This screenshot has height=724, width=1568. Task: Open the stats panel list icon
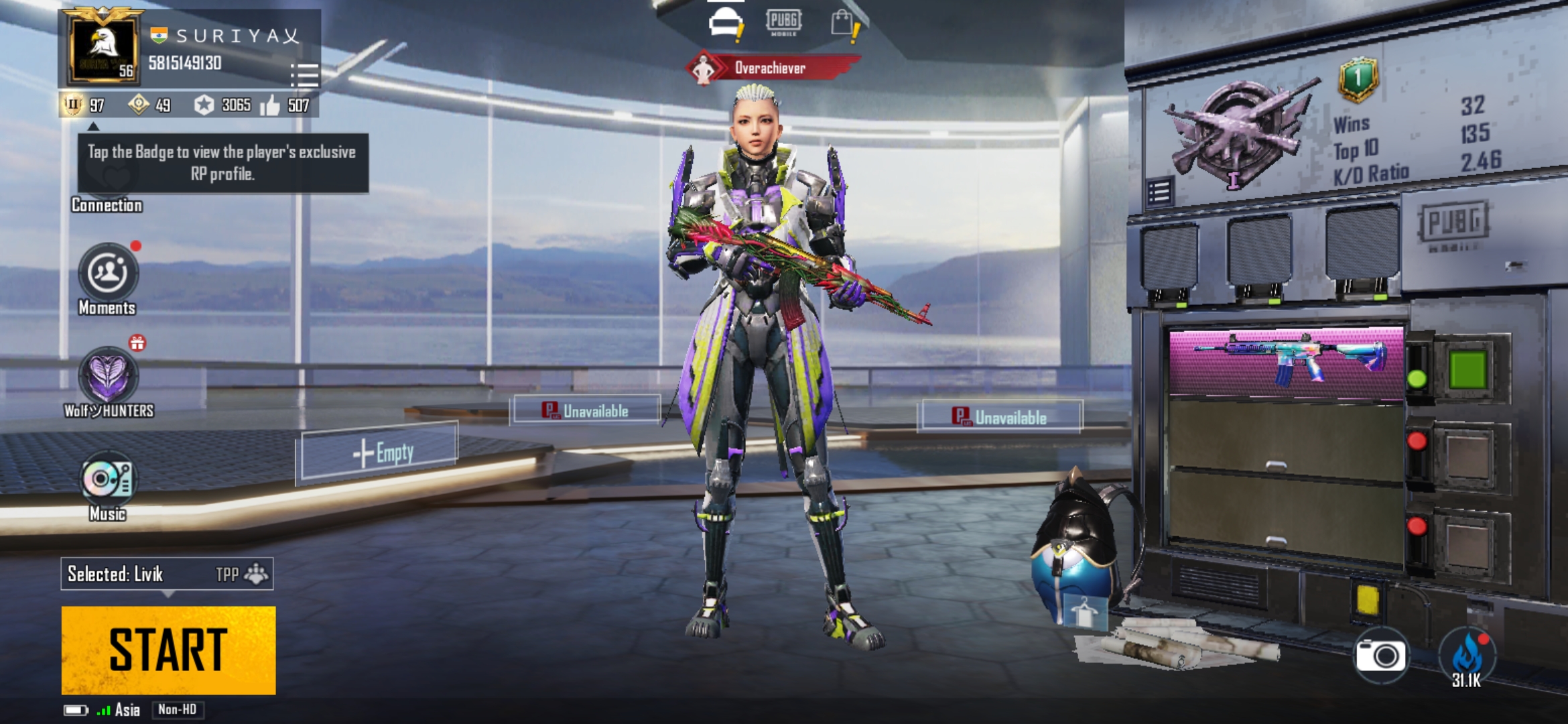coord(1159,193)
